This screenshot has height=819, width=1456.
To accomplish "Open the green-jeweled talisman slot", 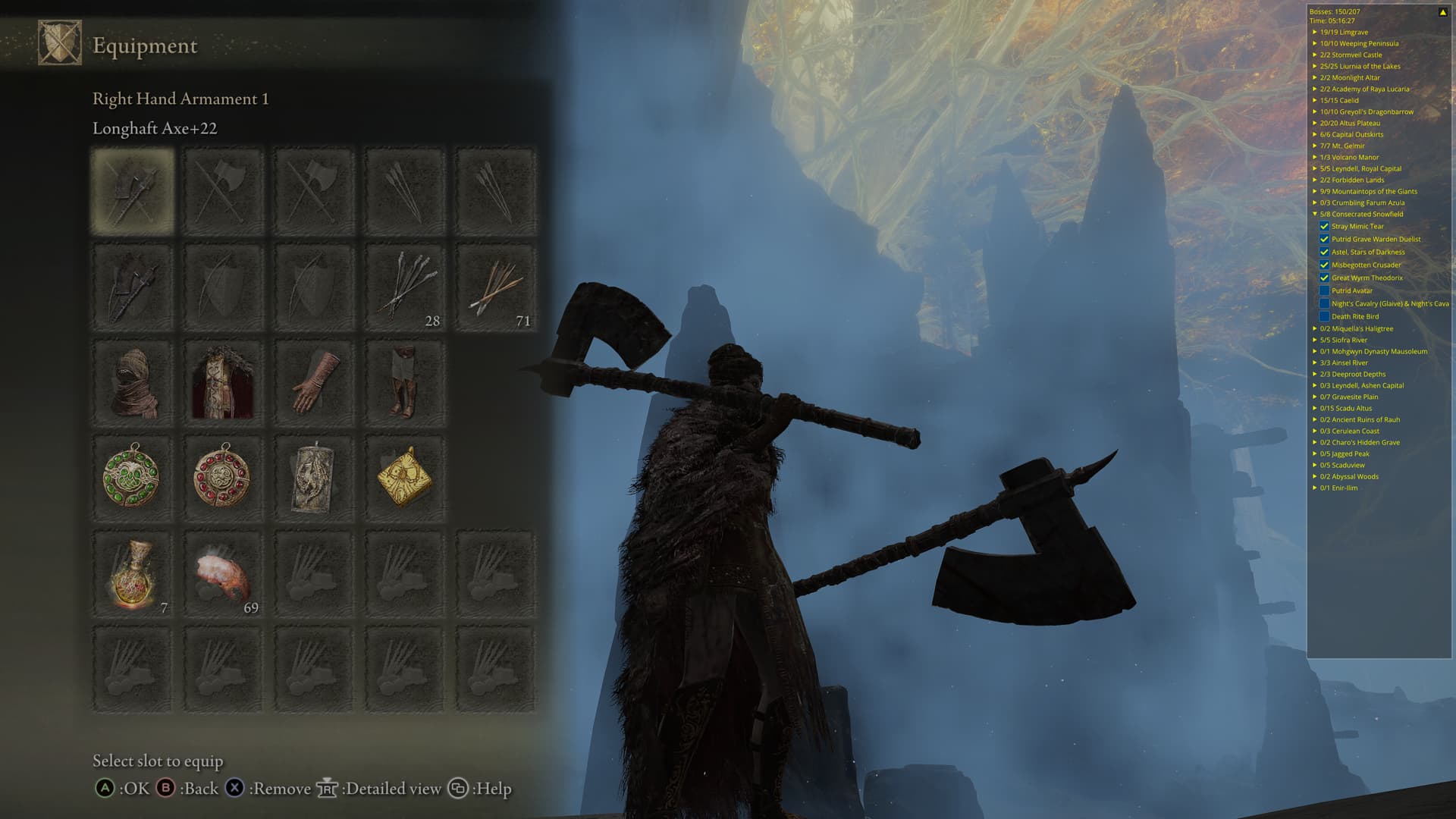I will (x=133, y=478).
